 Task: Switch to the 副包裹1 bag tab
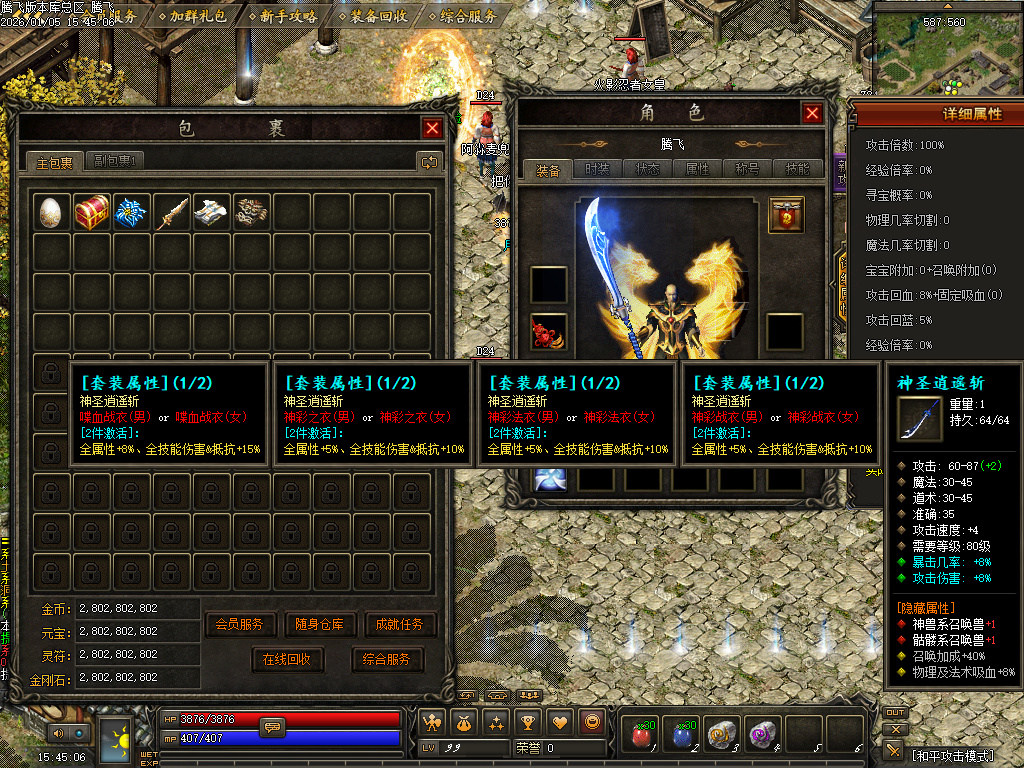click(118, 161)
